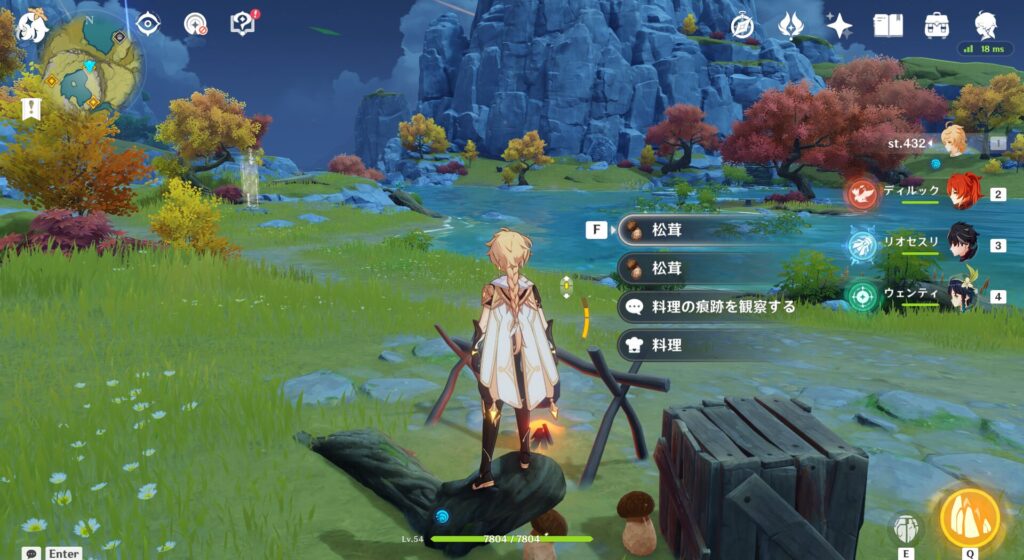Activate the glowing orange Elemental Burst
This screenshot has width=1024, height=560.
pyautogui.click(x=969, y=516)
